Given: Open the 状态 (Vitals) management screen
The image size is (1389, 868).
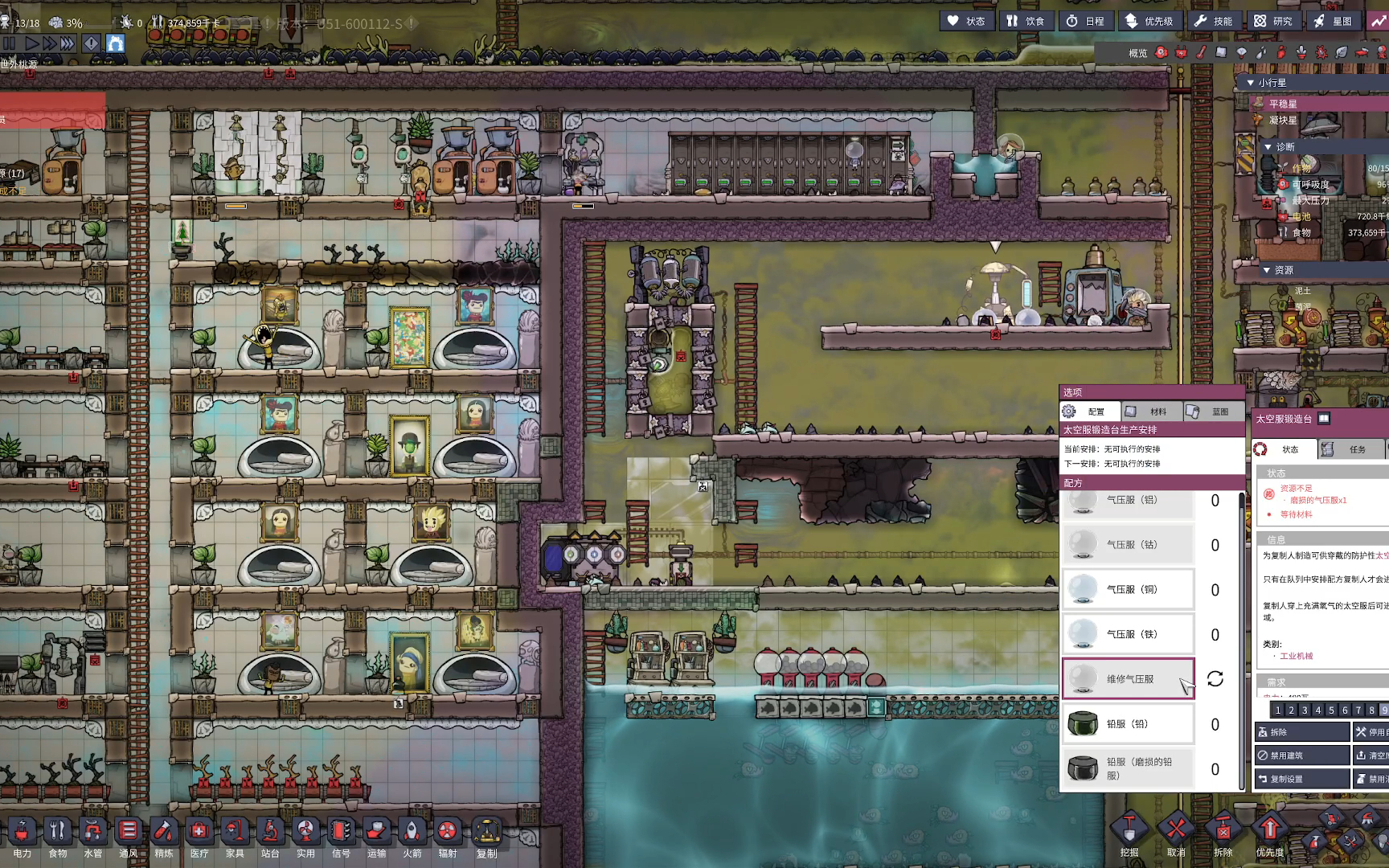Looking at the screenshot, I should point(967,21).
